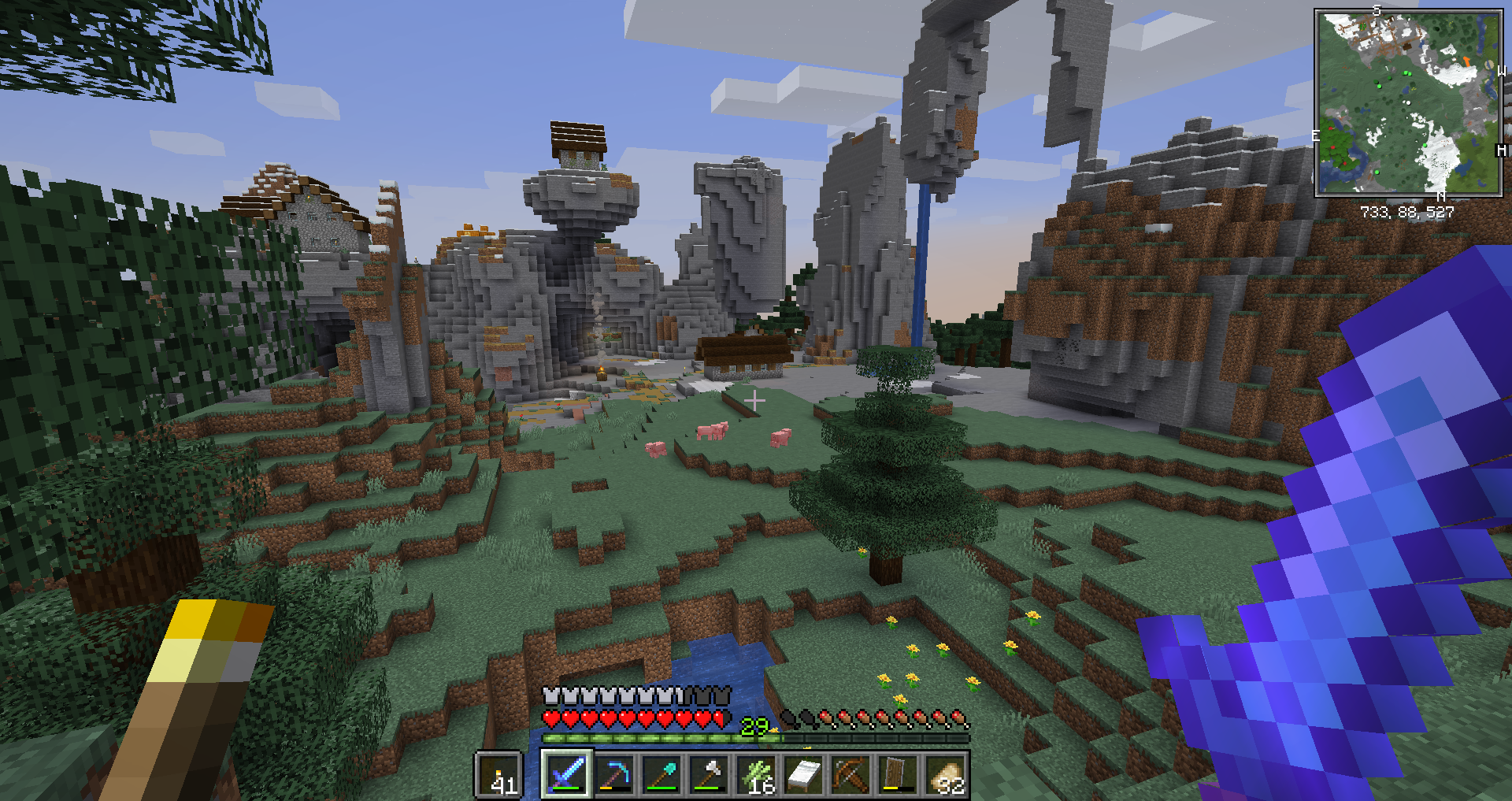Choose the white bed slot
This screenshot has width=1512, height=801.
coord(803,774)
